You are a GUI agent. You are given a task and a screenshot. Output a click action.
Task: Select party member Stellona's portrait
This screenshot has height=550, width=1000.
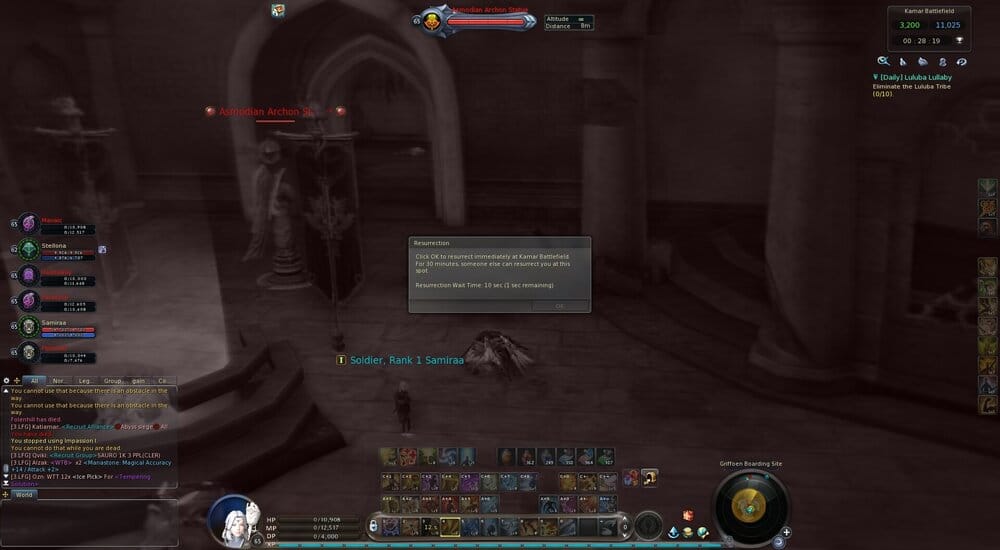click(x=28, y=249)
